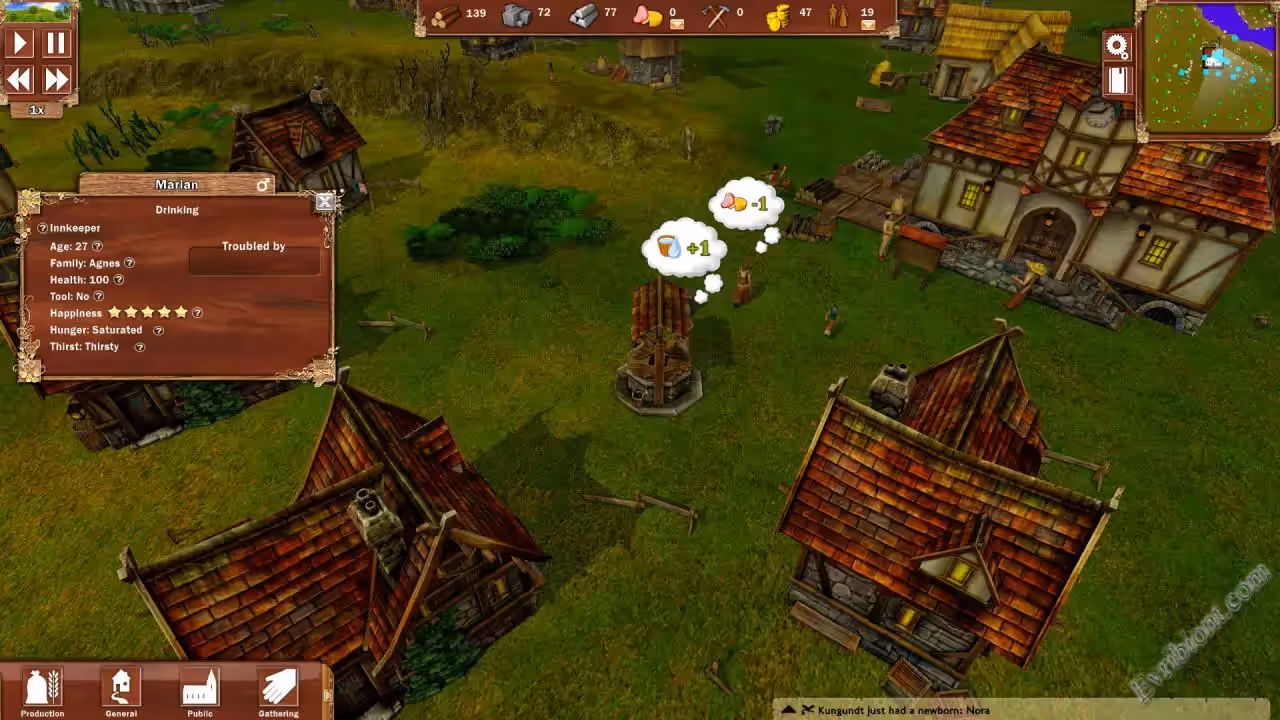This screenshot has width=1280, height=720.
Task: Click the question mark next to Thirst
Action: pyautogui.click(x=140, y=347)
